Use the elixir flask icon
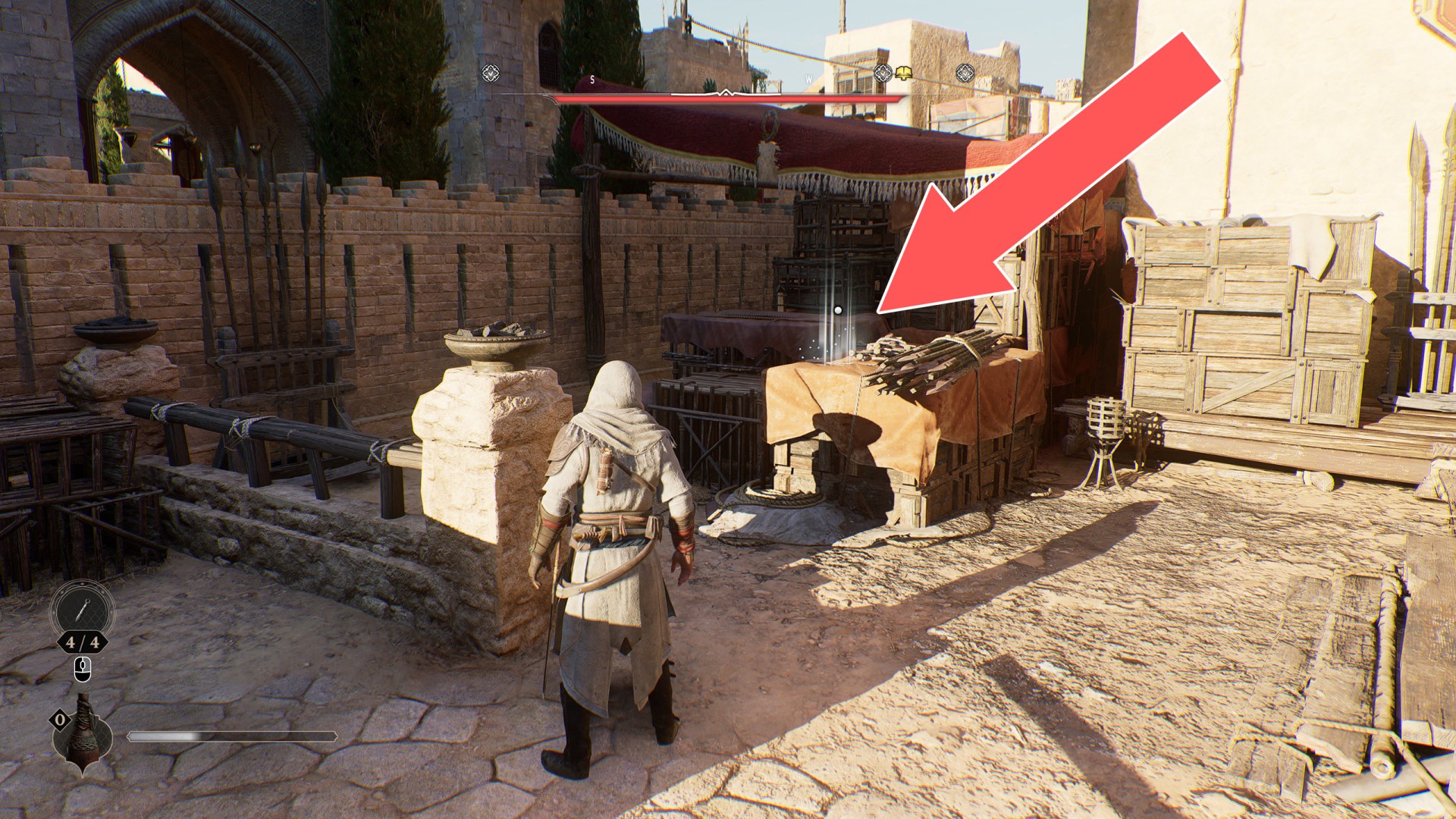The image size is (1456, 819). pyautogui.click(x=83, y=734)
